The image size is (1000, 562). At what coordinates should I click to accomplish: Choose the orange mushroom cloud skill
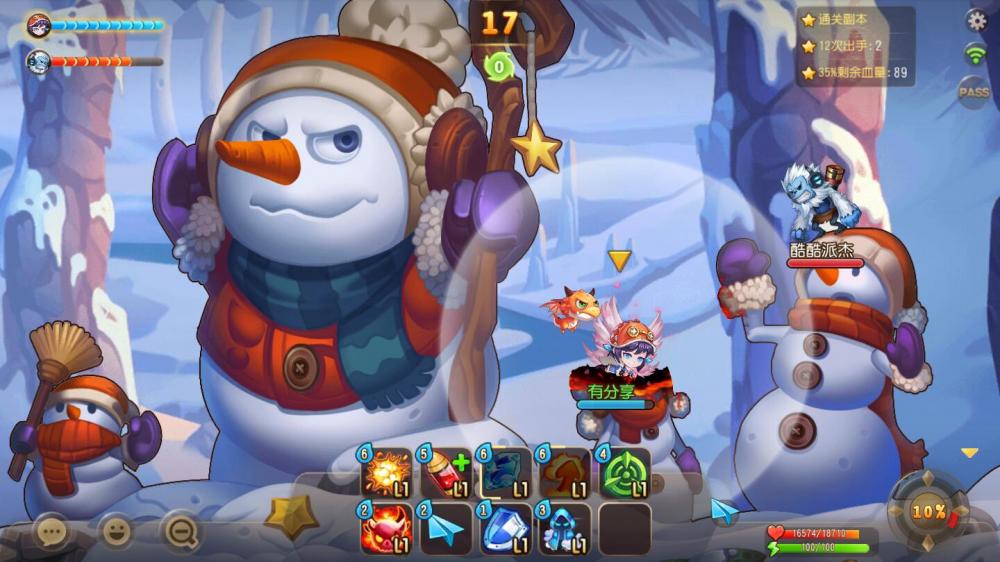point(566,474)
